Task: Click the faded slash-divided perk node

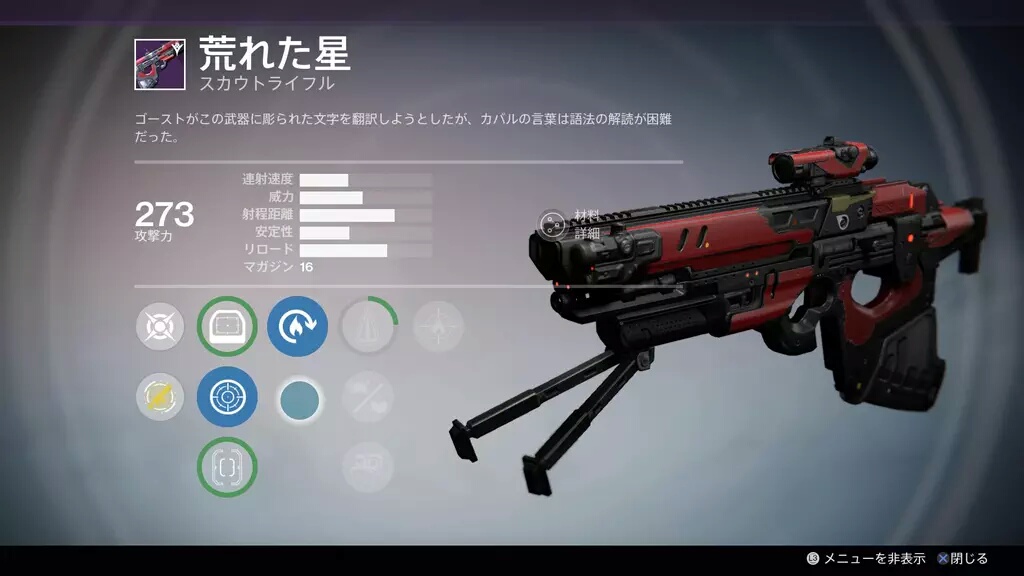Action: coord(367,397)
